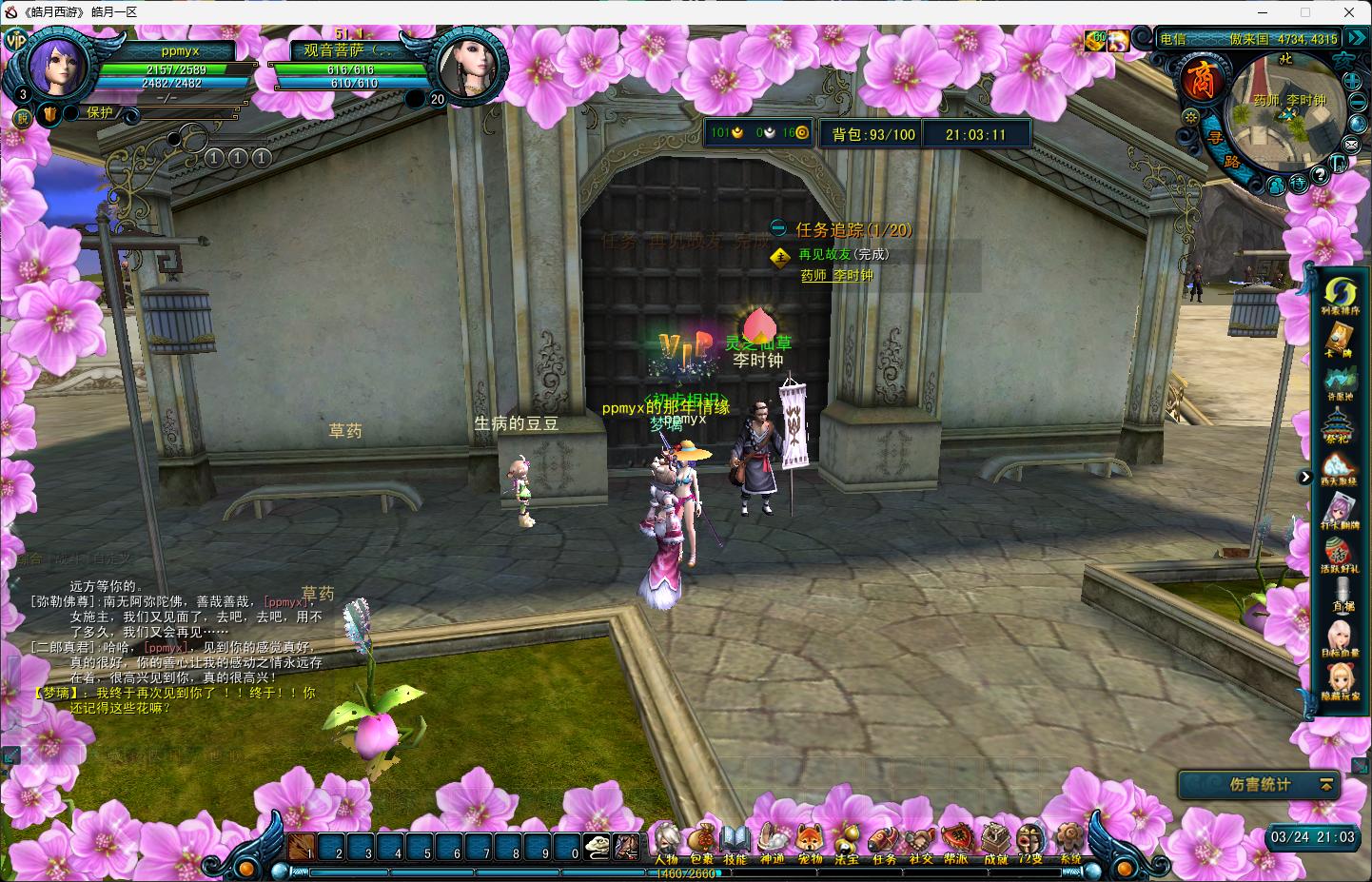The height and width of the screenshot is (882, 1372).
Task: Click the 药师 李时钟 quest tracker link
Action: coord(836,275)
